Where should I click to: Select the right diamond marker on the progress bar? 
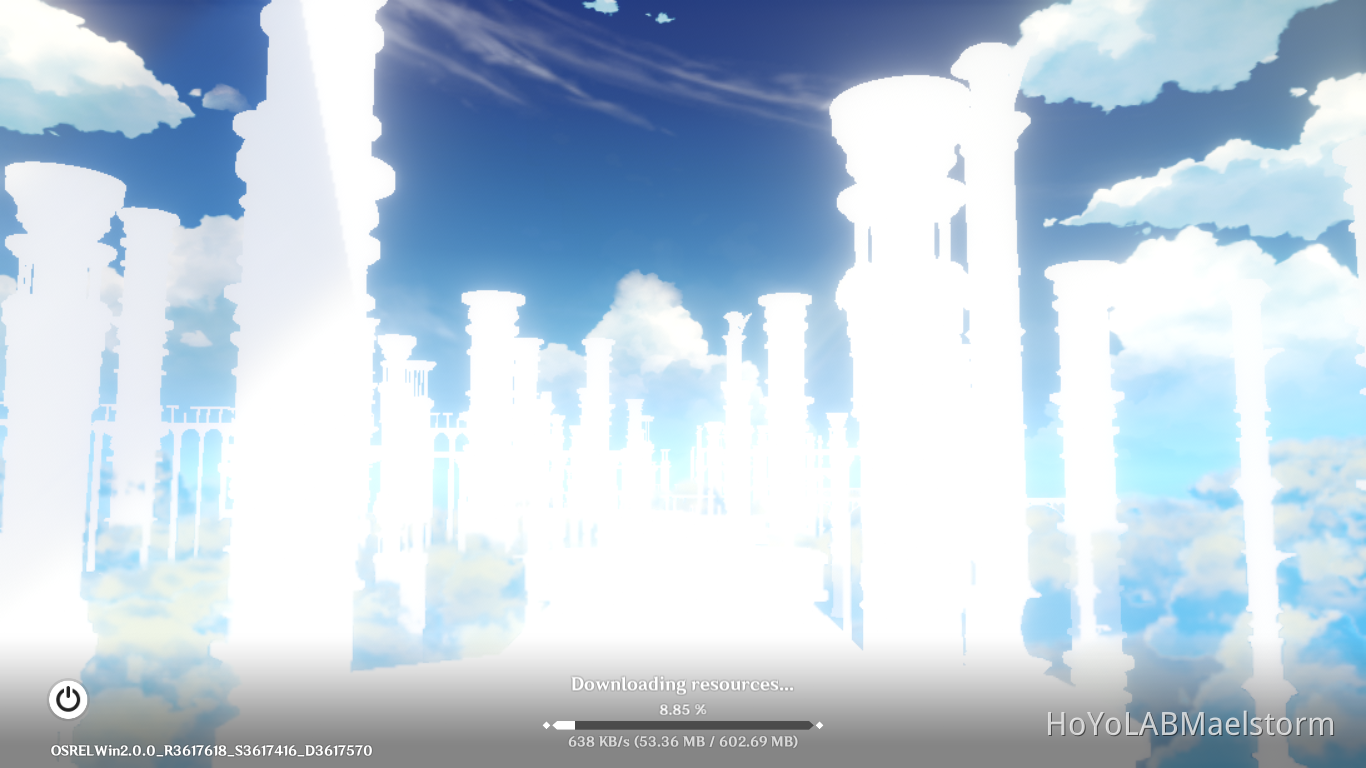tap(820, 723)
